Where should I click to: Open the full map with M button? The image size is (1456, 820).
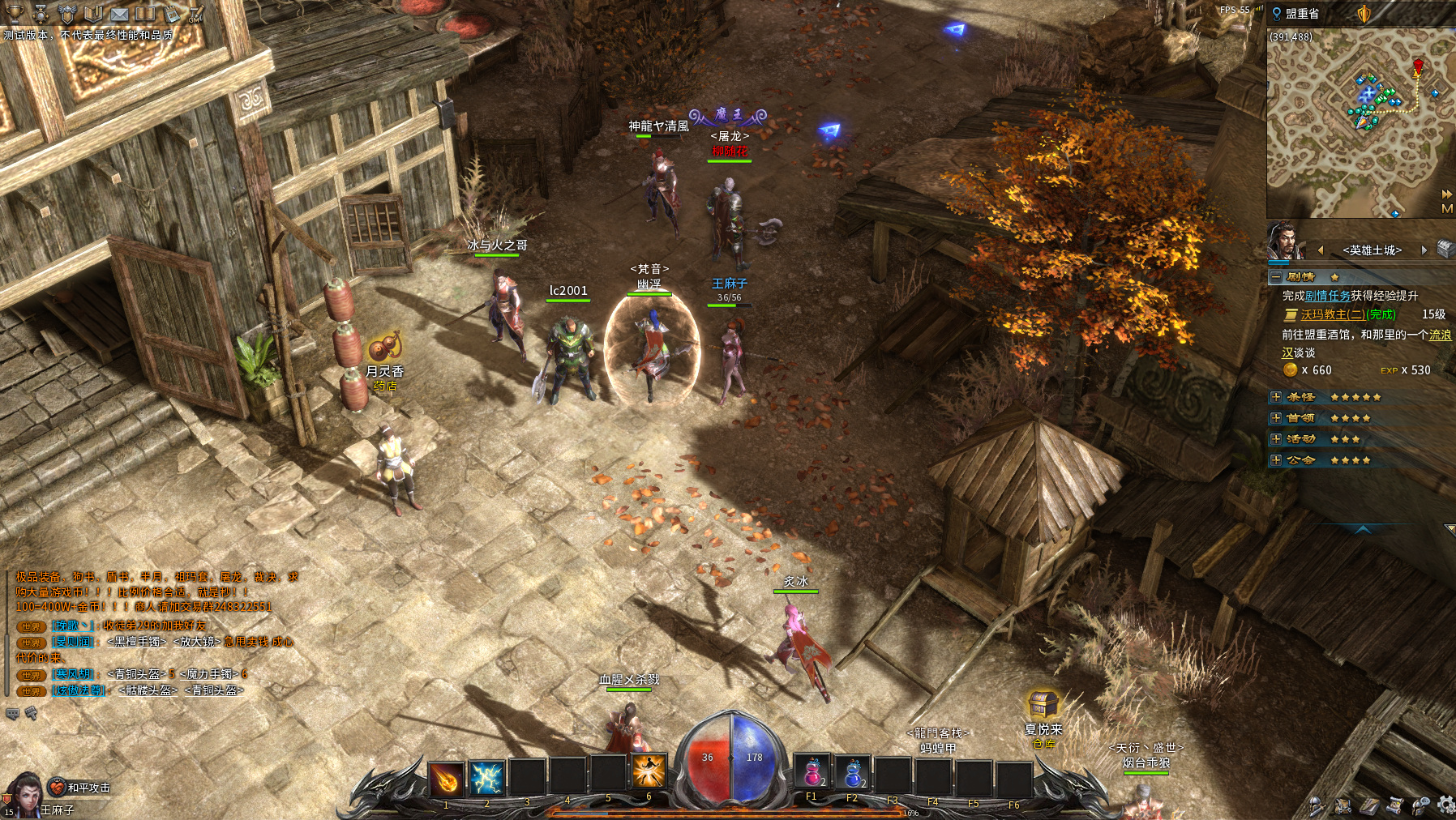click(x=1447, y=209)
